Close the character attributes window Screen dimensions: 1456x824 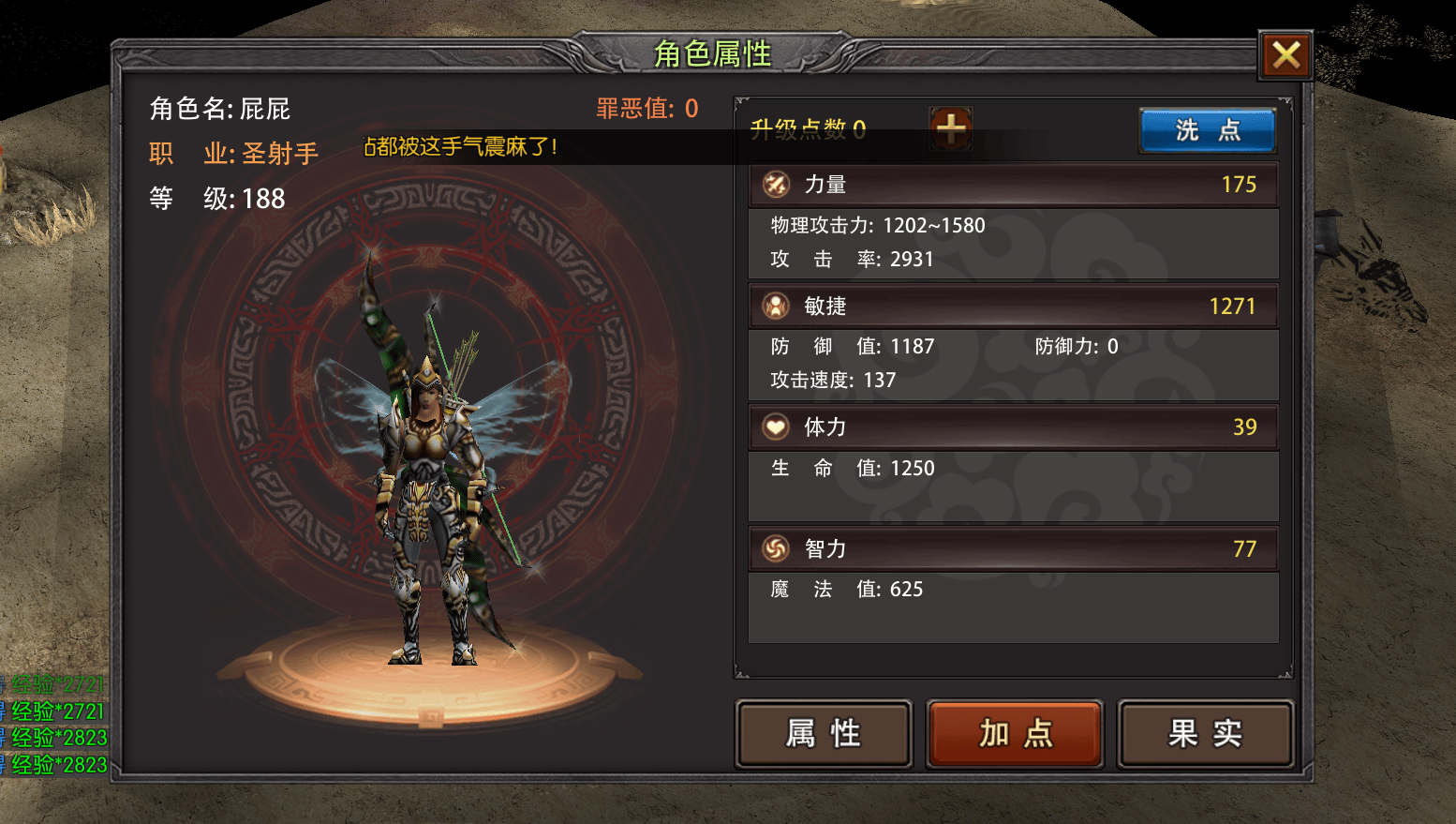[x=1285, y=55]
